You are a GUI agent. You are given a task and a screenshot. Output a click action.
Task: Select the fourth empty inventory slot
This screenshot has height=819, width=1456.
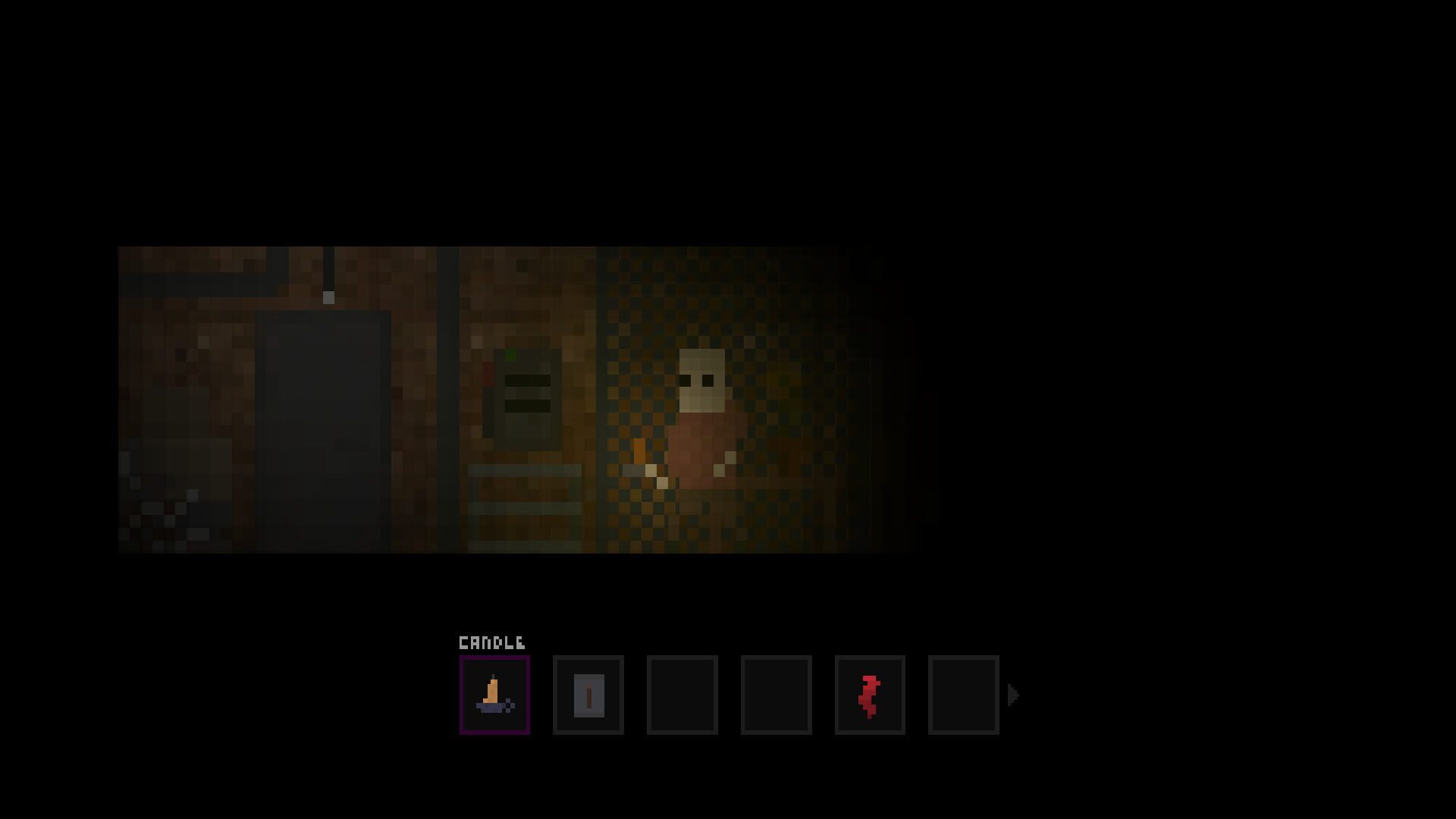click(776, 694)
